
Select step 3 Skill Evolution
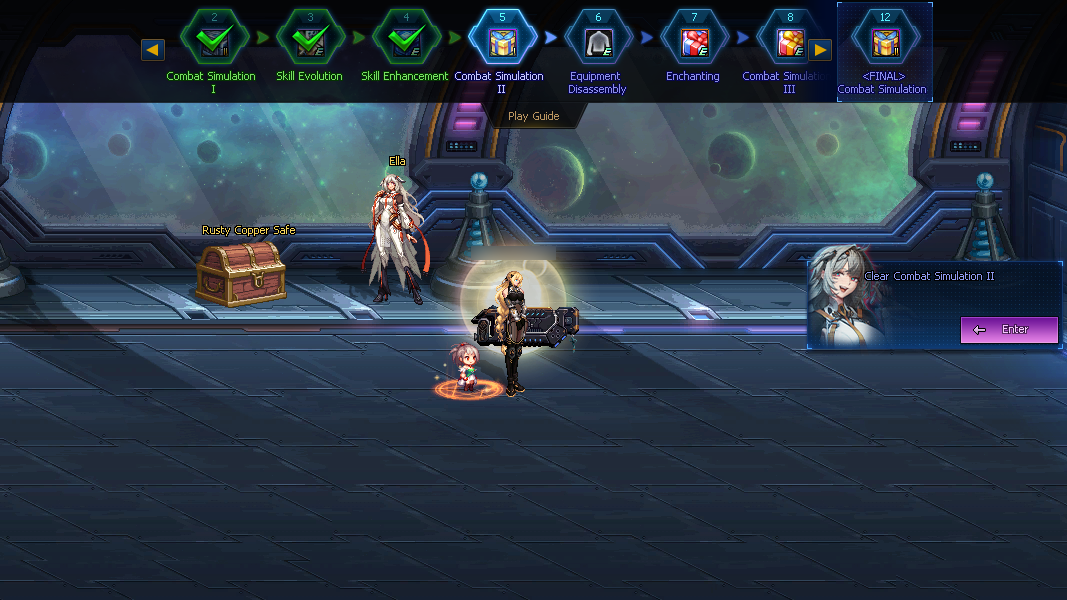[x=310, y=40]
